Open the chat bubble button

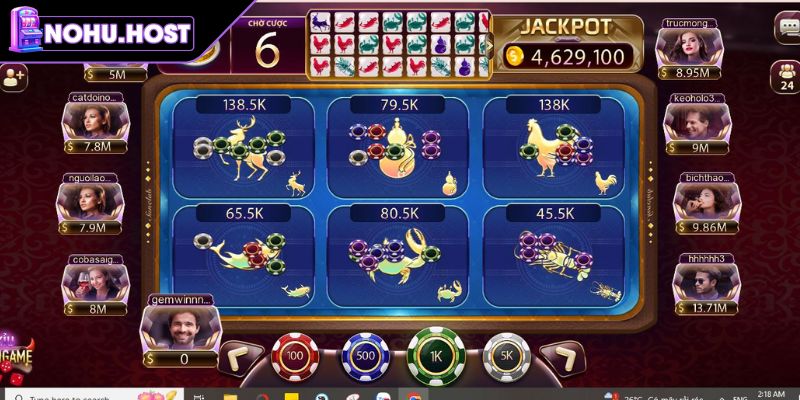(786, 30)
